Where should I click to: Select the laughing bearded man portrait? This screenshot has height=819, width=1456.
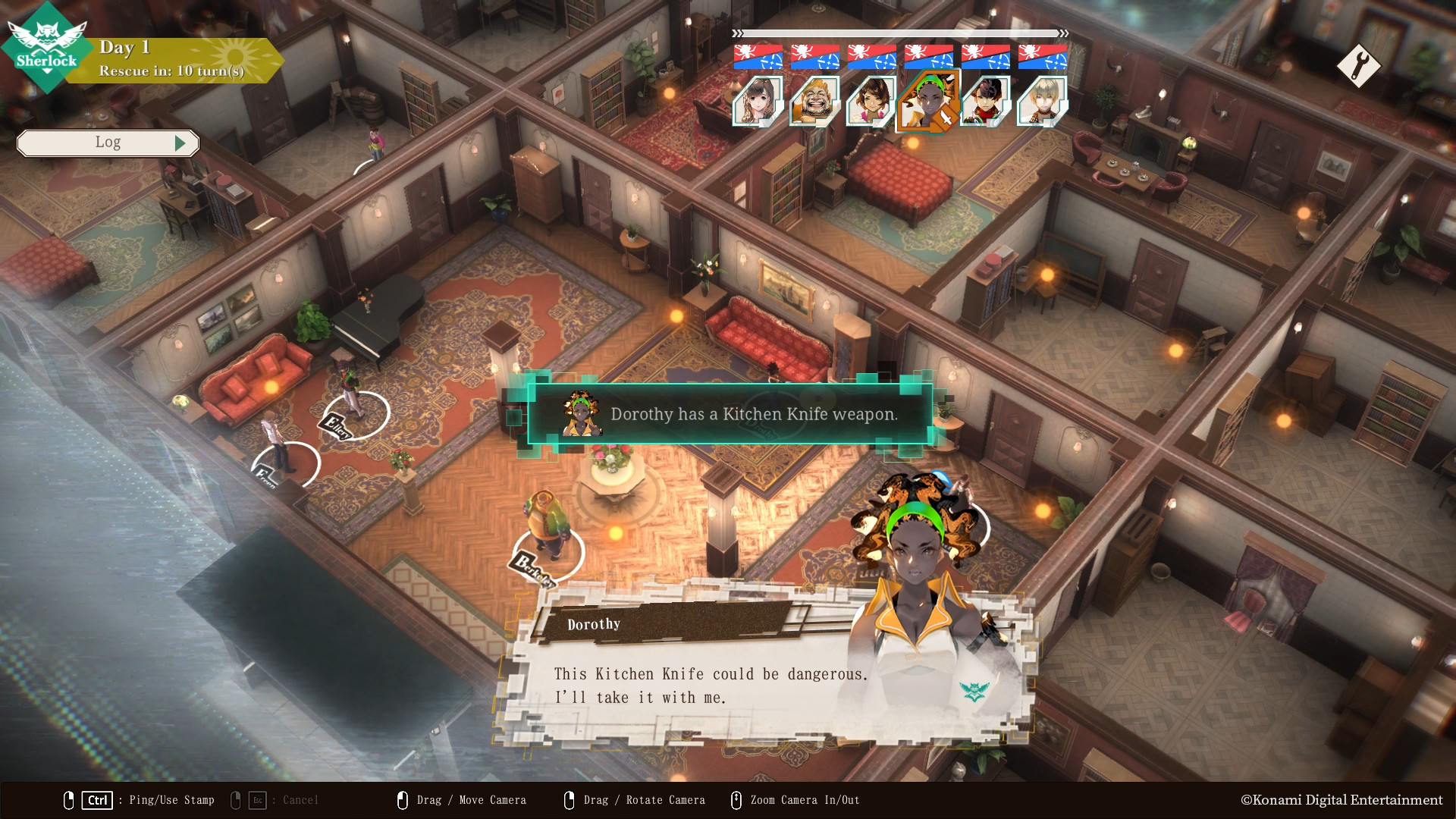pos(814,101)
